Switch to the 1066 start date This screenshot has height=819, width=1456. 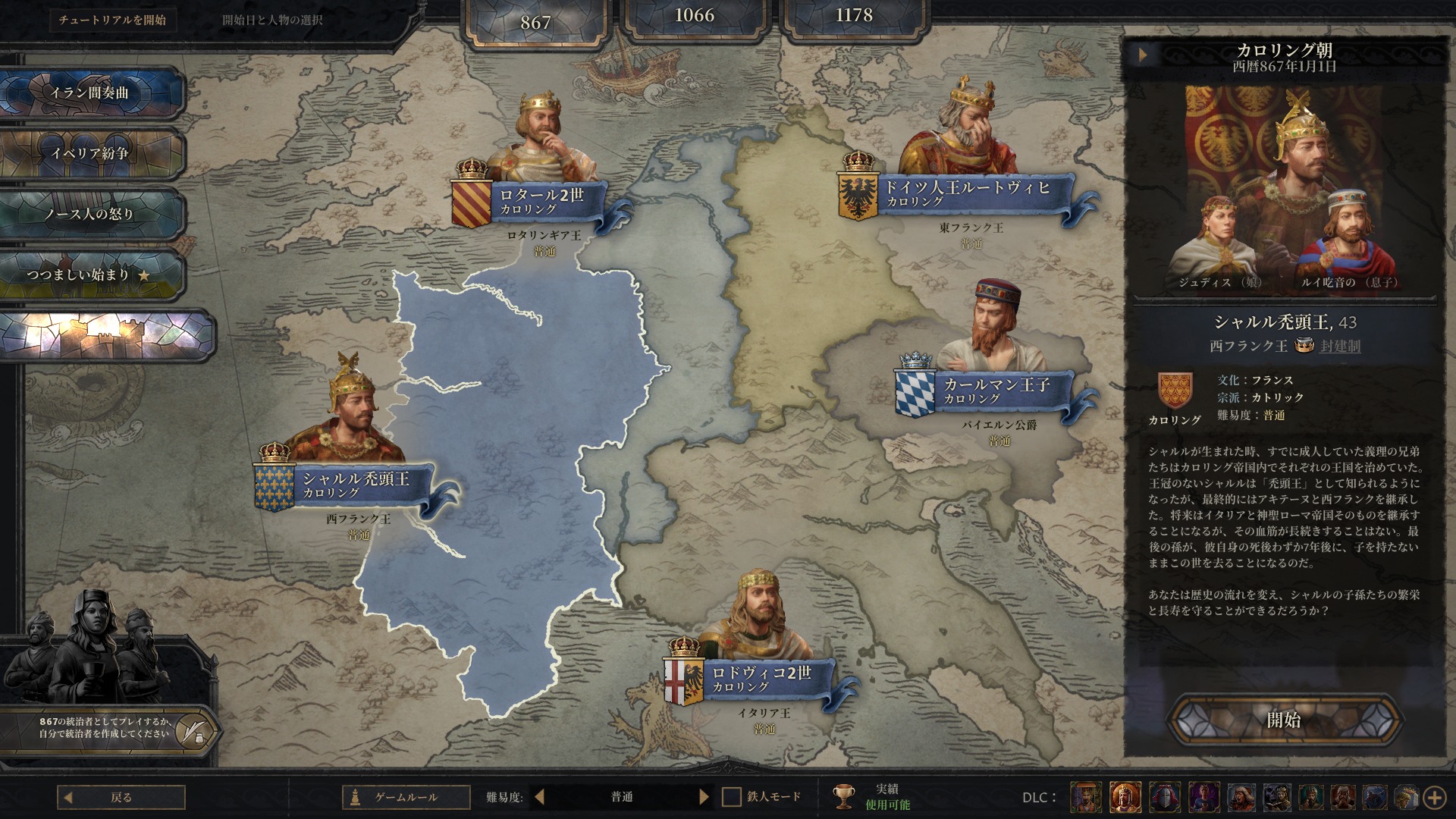click(x=694, y=16)
